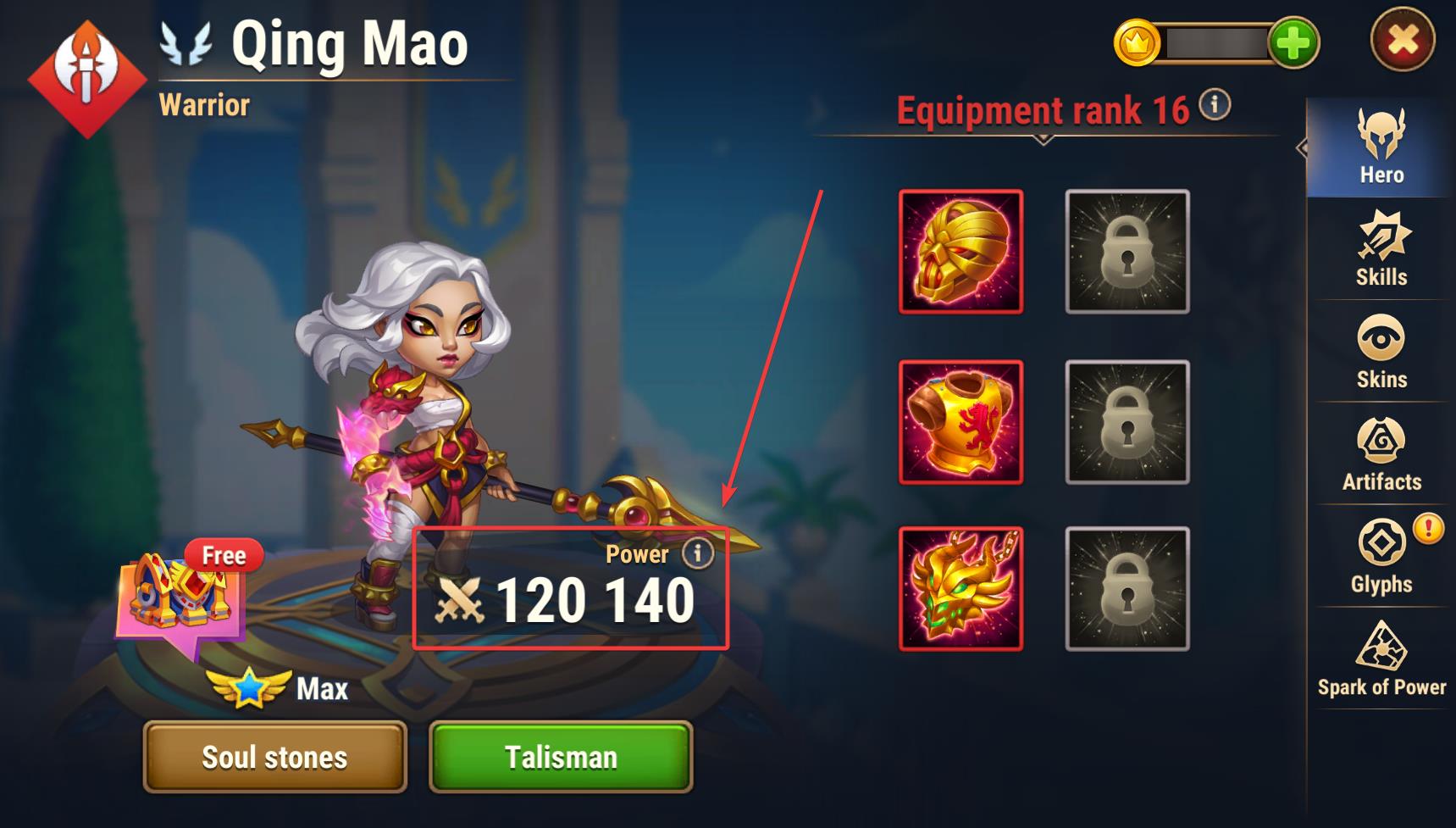Open the Soul stones menu

coord(274,757)
